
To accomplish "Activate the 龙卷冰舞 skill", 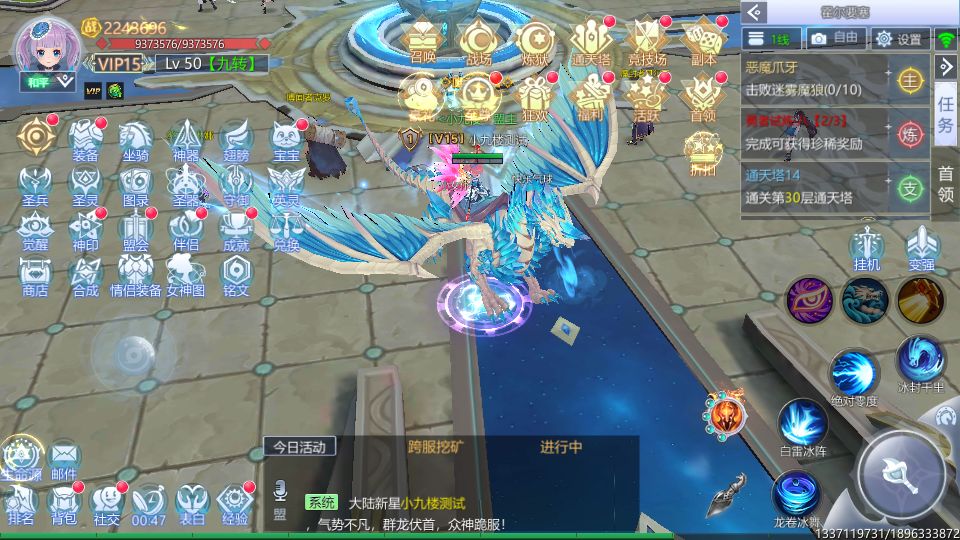I will coord(798,494).
